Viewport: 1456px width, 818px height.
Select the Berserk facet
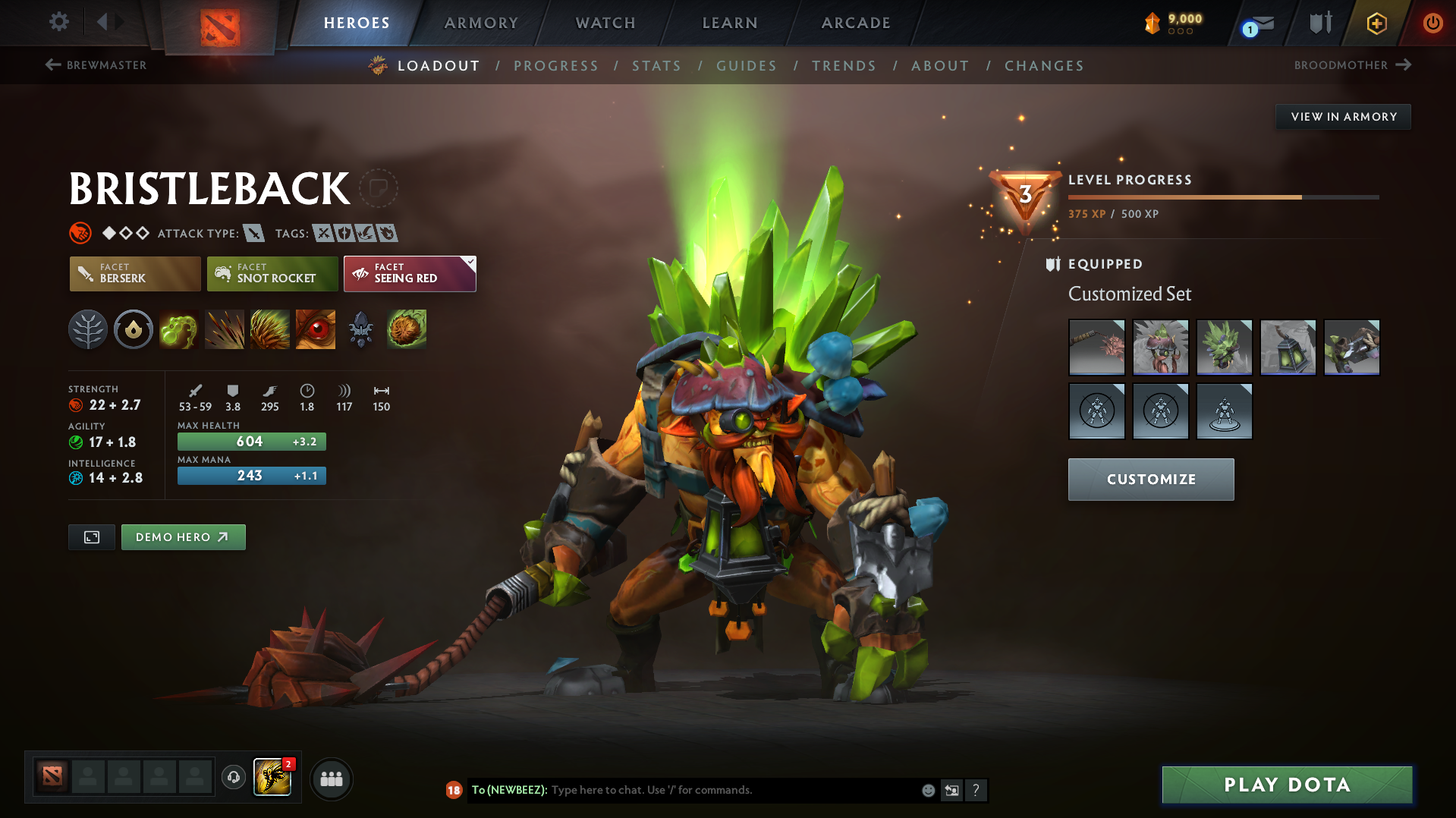(134, 273)
